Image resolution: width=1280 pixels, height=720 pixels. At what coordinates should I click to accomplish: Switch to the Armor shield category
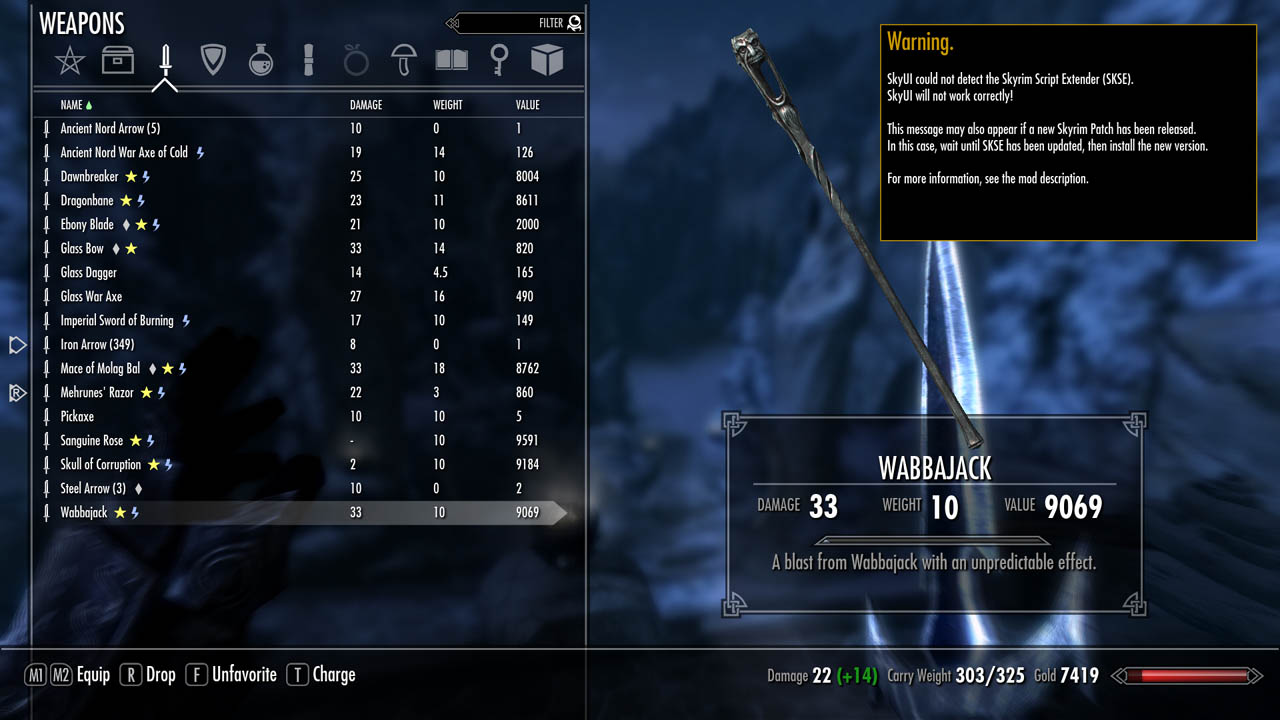tap(213, 61)
